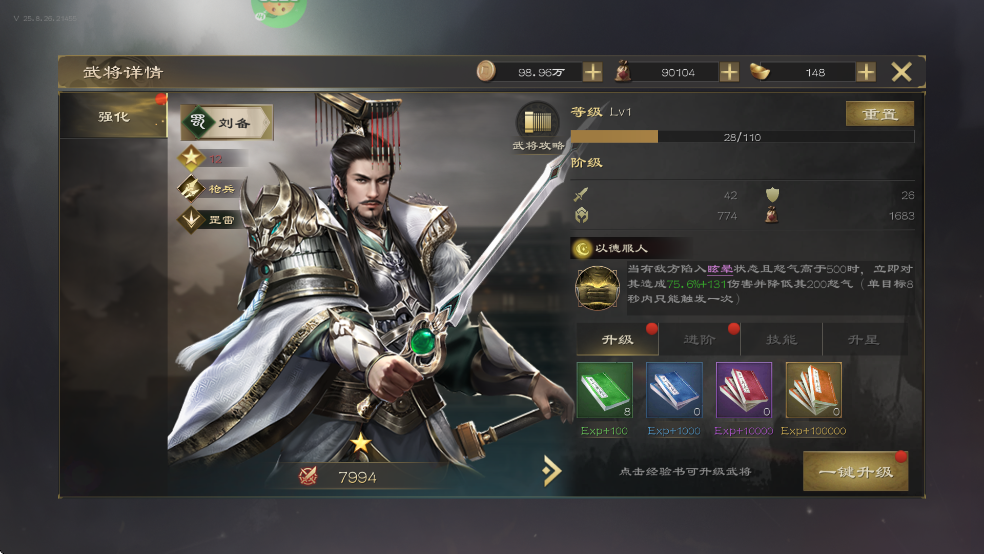Click the 一键升级 button
Screen dimensions: 984x554
point(855,471)
